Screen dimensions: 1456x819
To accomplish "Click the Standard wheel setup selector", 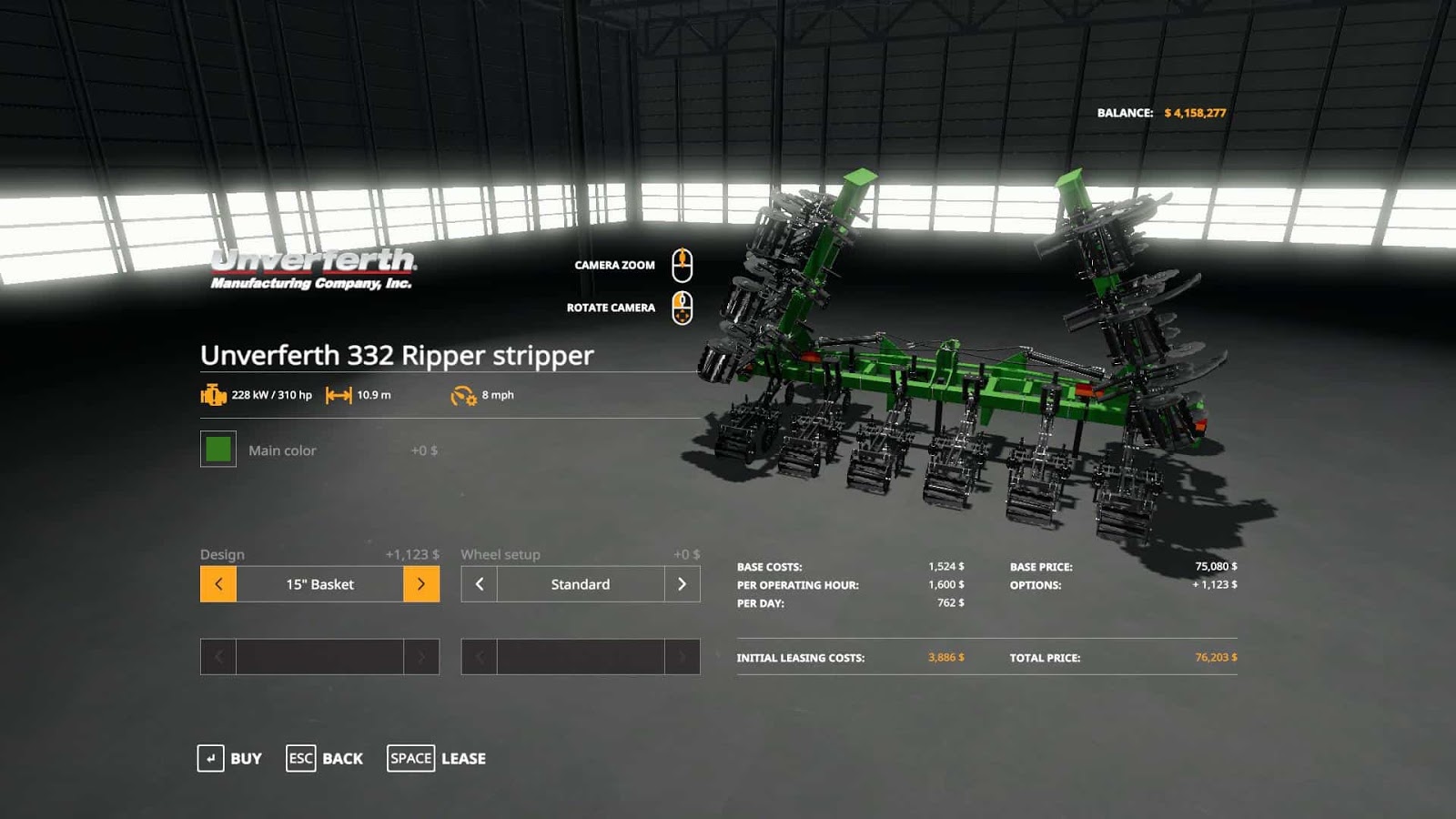I will click(x=580, y=584).
